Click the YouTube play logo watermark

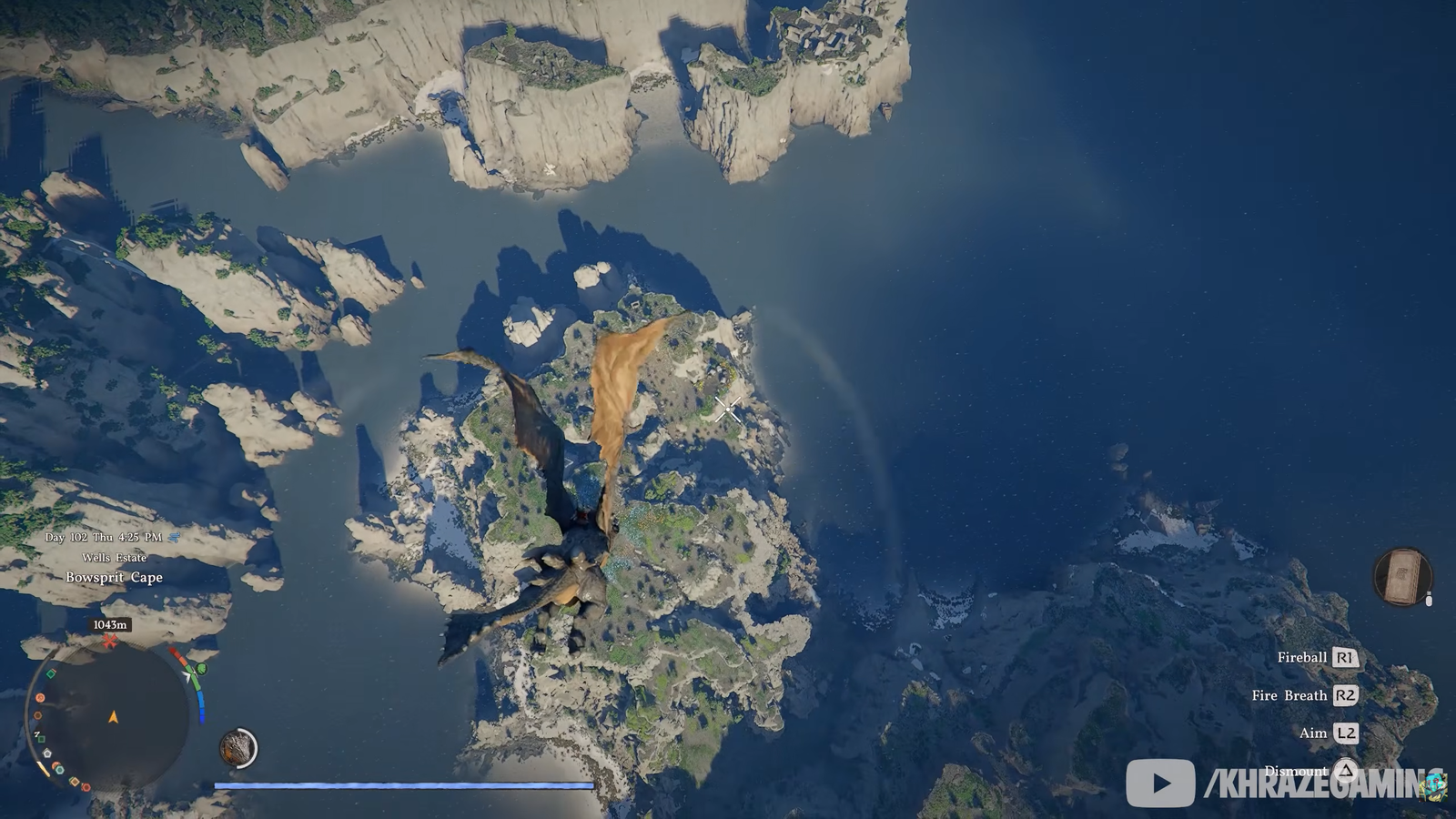click(1160, 783)
